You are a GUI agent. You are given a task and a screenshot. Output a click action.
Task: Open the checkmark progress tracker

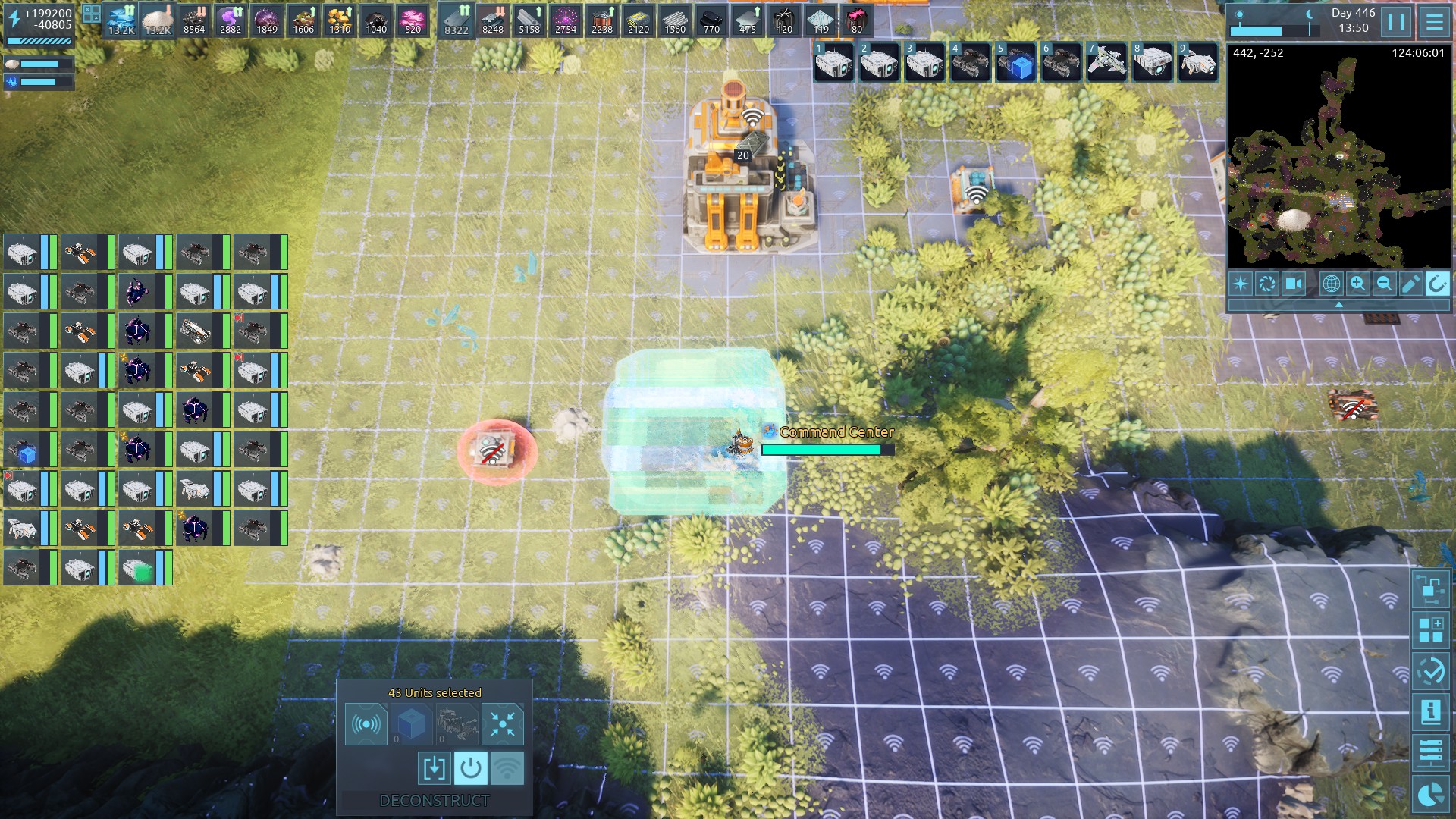[1431, 670]
